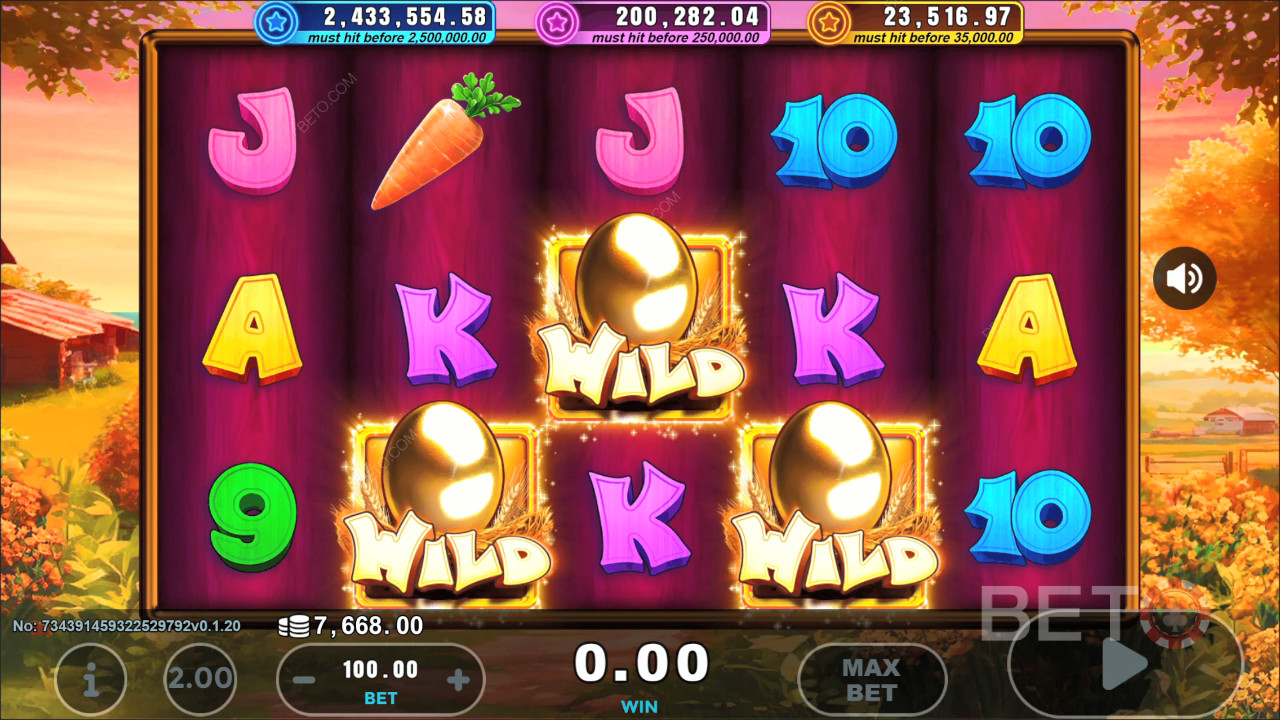Spin the reels with the play button
The image size is (1280, 720).
tap(1124, 662)
